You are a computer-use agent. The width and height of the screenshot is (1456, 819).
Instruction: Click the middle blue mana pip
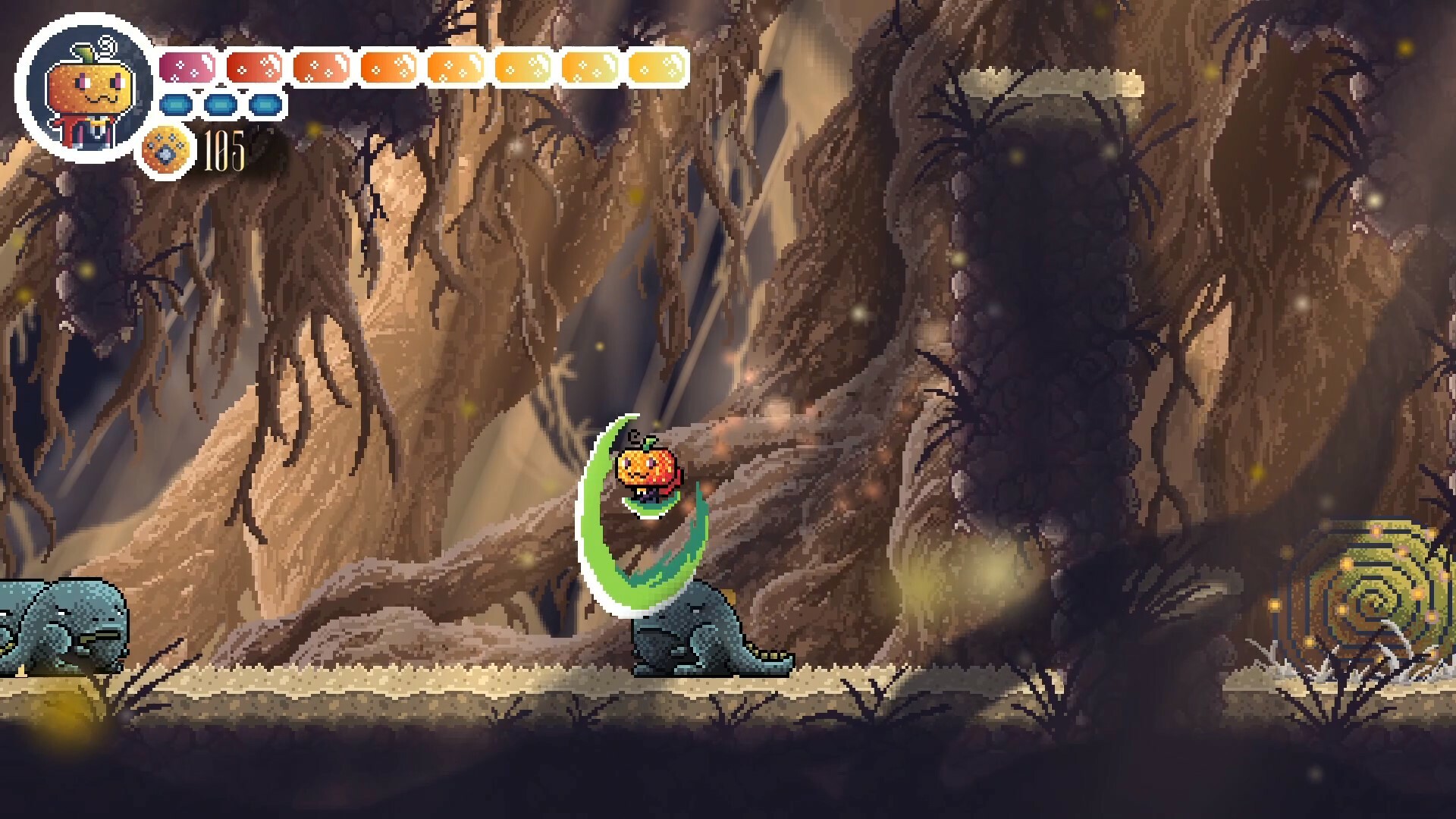coord(221,105)
